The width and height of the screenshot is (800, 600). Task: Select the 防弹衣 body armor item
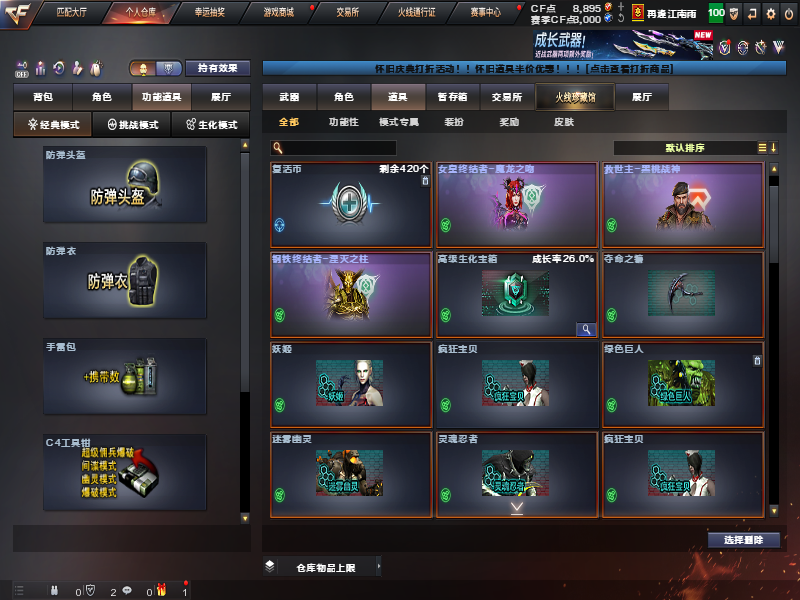pyautogui.click(x=125, y=281)
